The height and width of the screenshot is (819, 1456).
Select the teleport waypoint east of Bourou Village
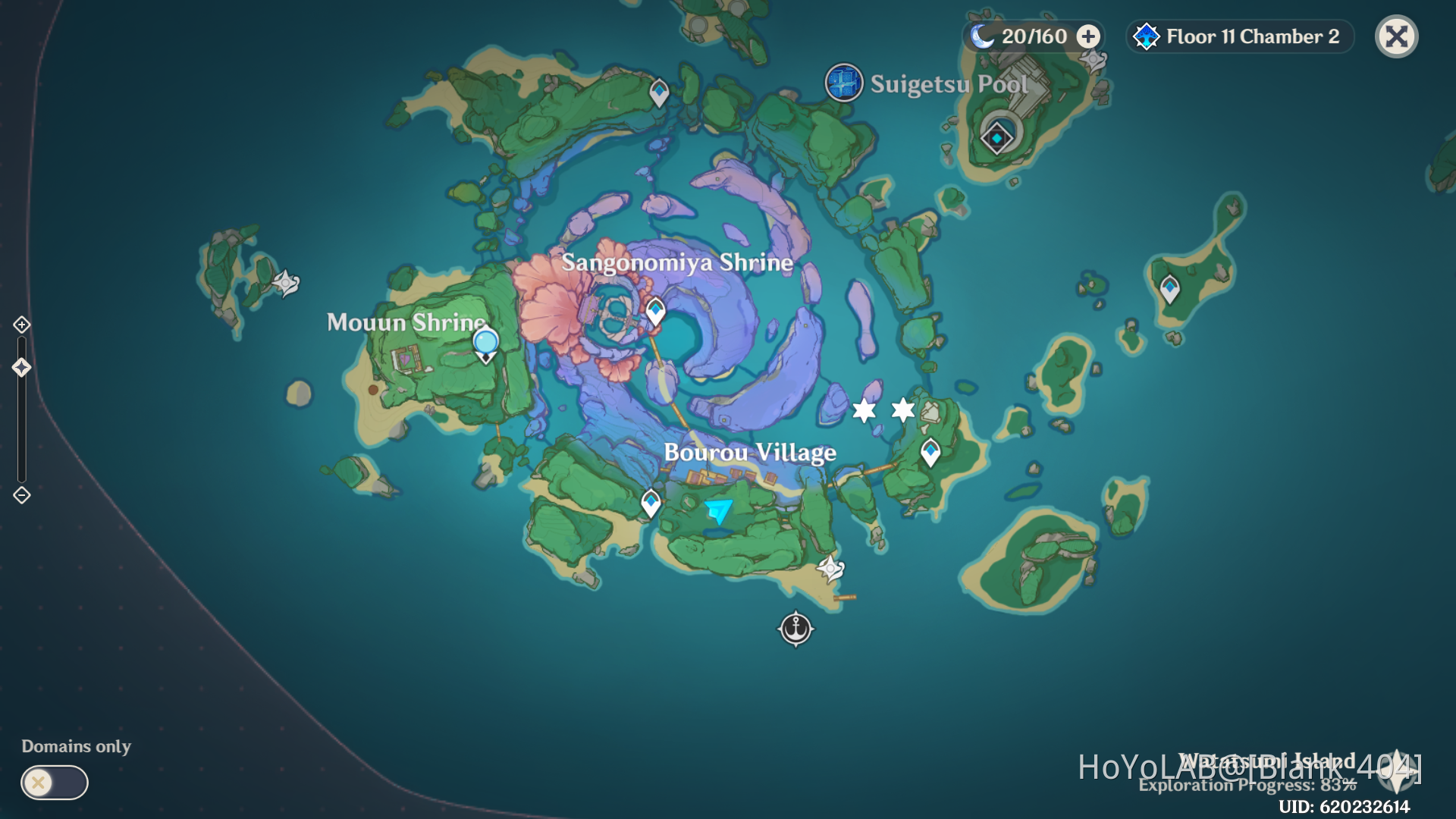pos(931,450)
